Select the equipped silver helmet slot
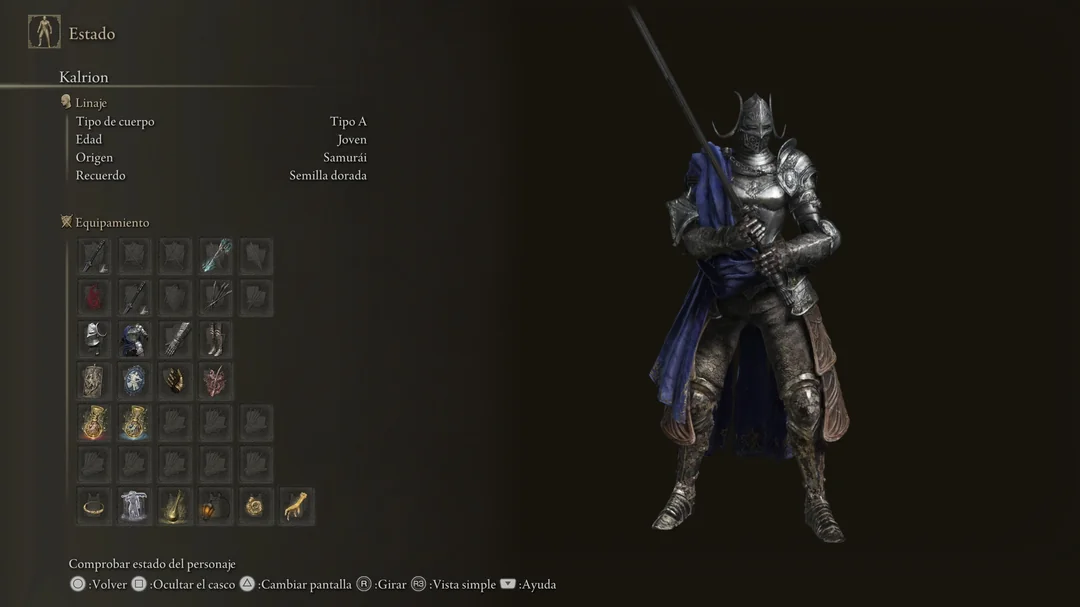 (95, 339)
